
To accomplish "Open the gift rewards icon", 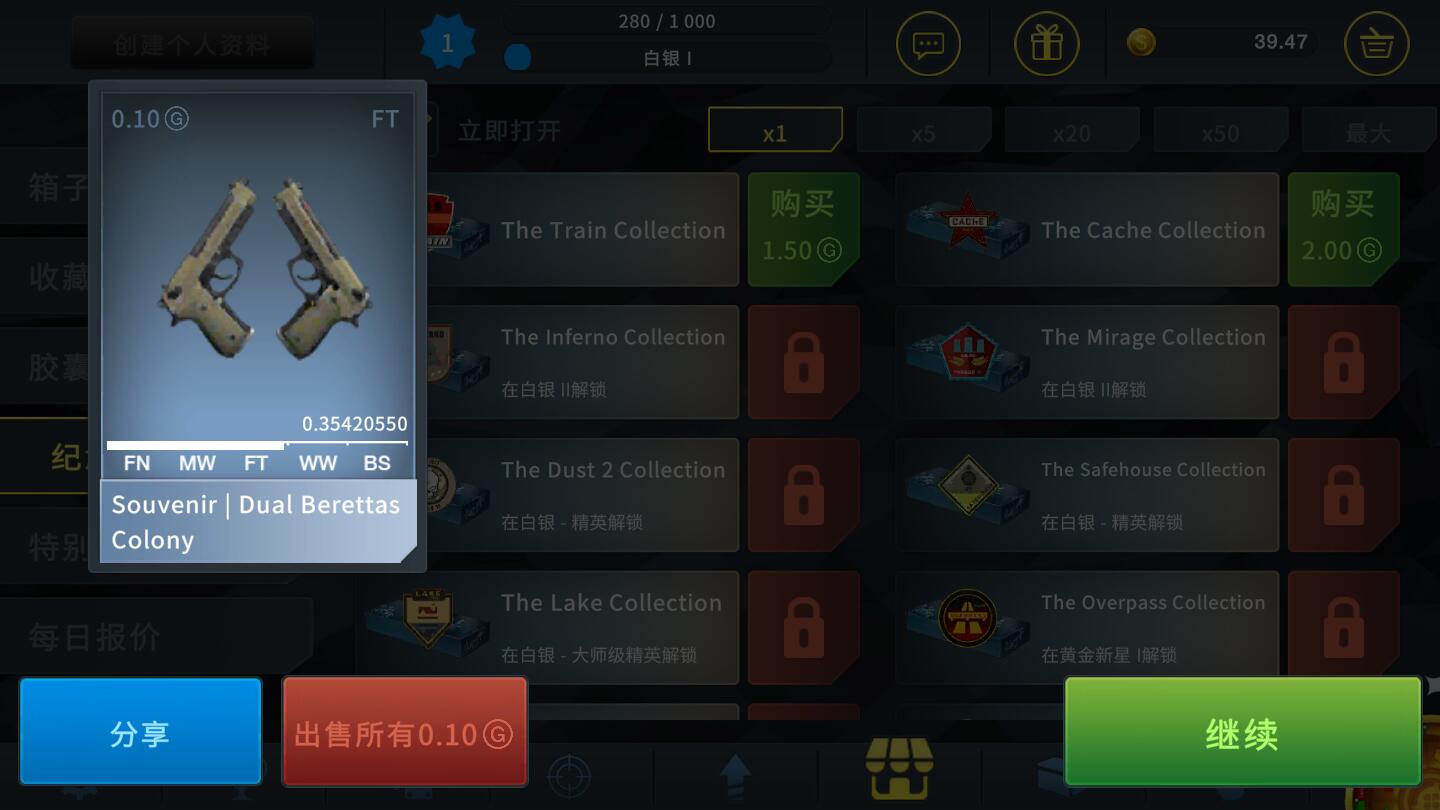I will coord(1046,44).
